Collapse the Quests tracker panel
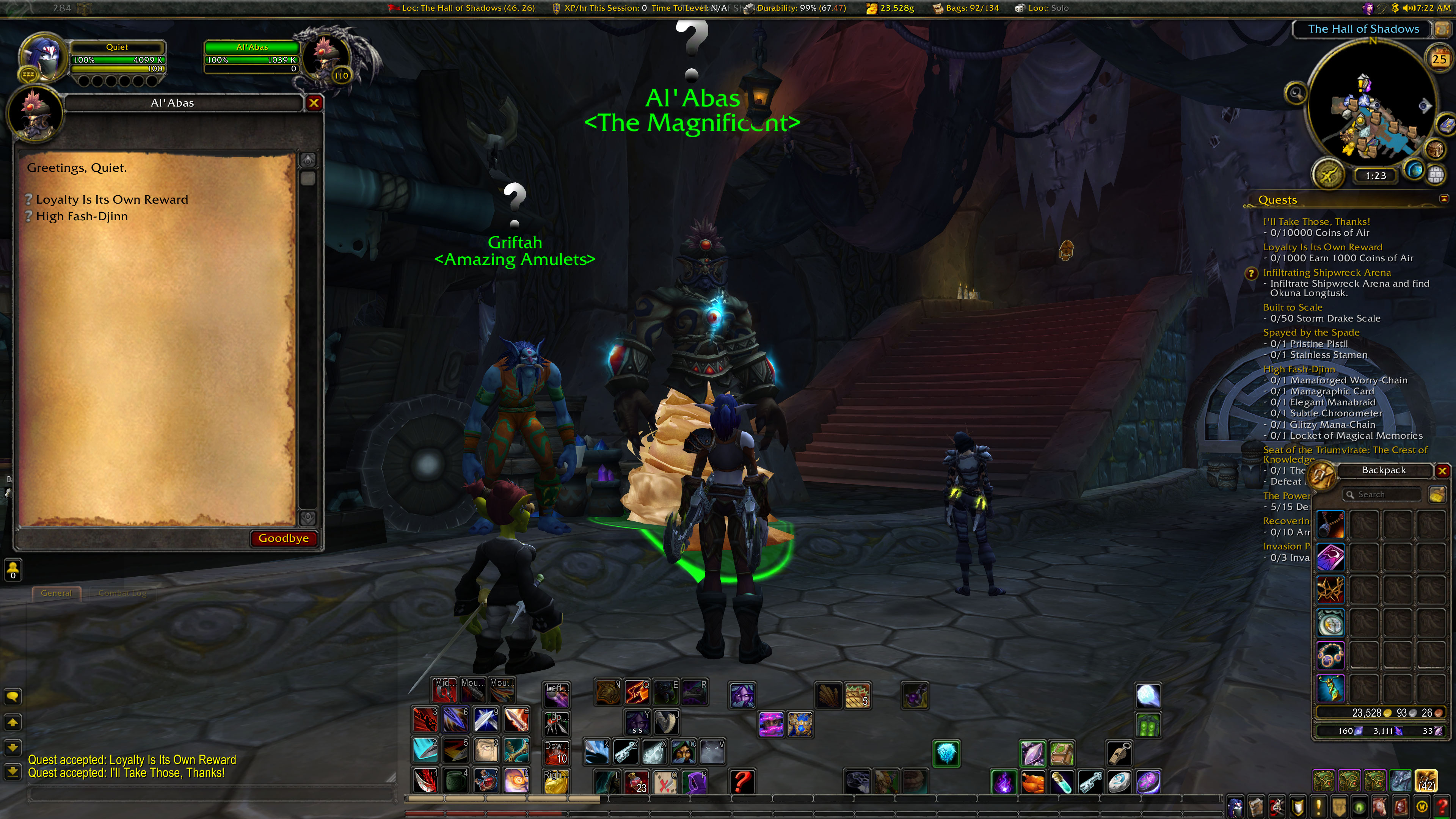Screen dimensions: 1456x819 point(1443,198)
